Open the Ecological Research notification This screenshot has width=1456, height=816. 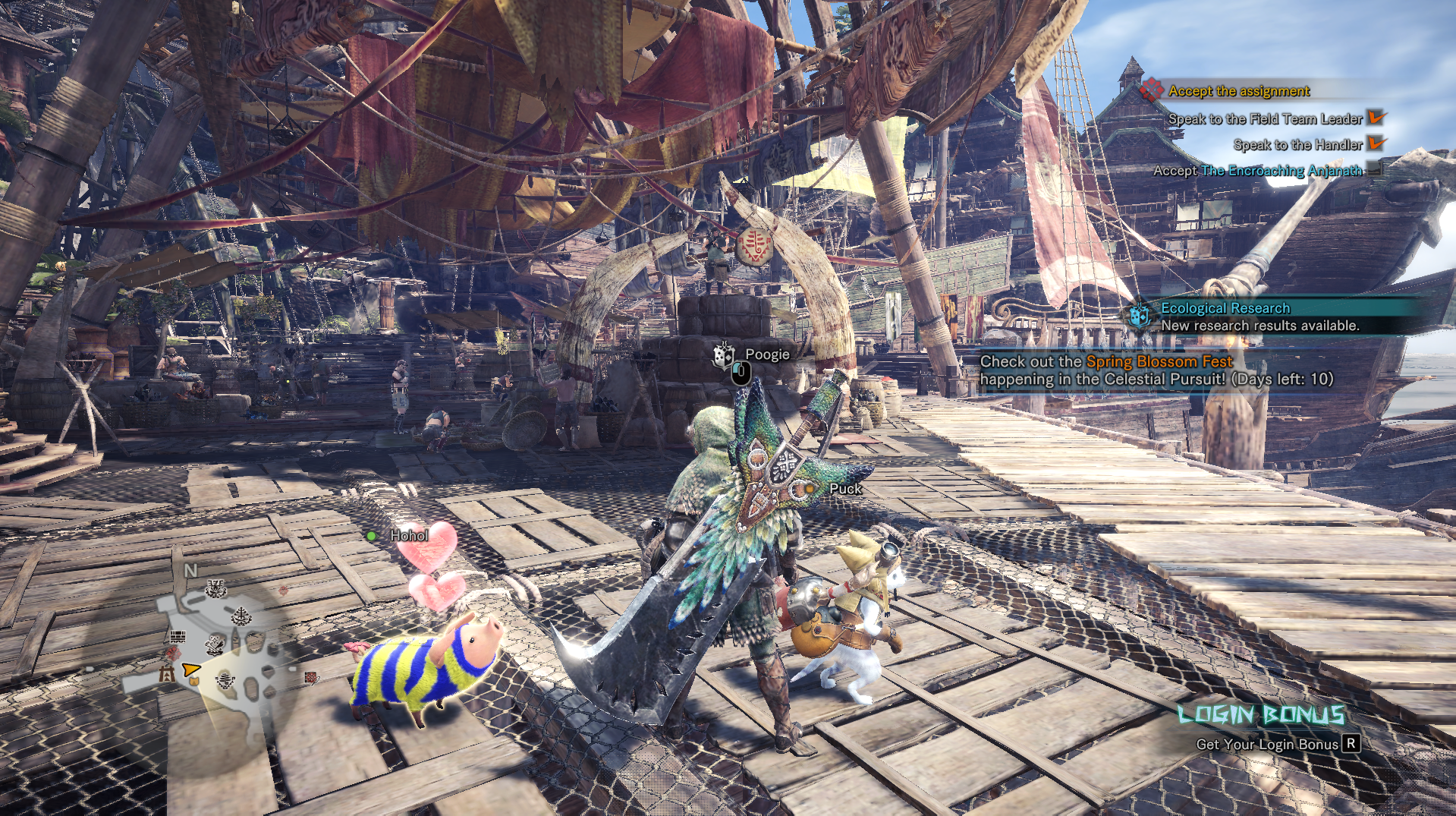click(1259, 317)
